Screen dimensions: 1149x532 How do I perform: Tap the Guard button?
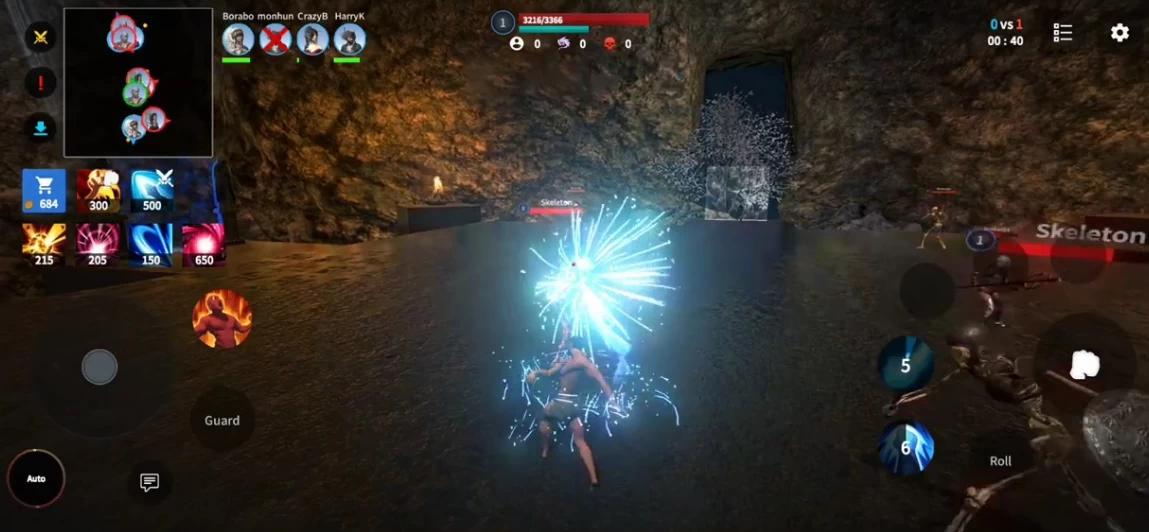[x=222, y=420]
